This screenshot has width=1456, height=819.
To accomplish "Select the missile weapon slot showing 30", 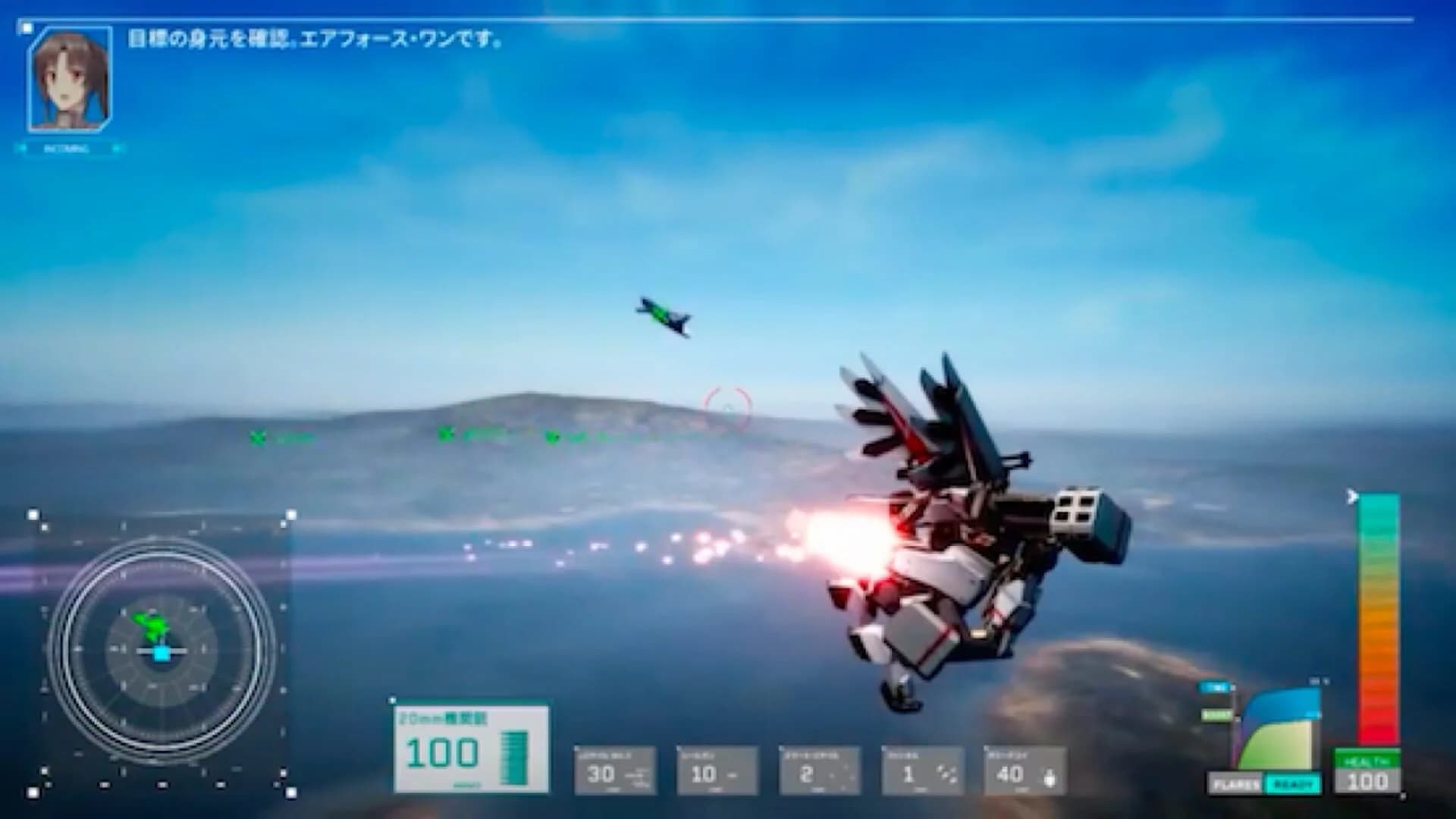I will pyautogui.click(x=614, y=770).
